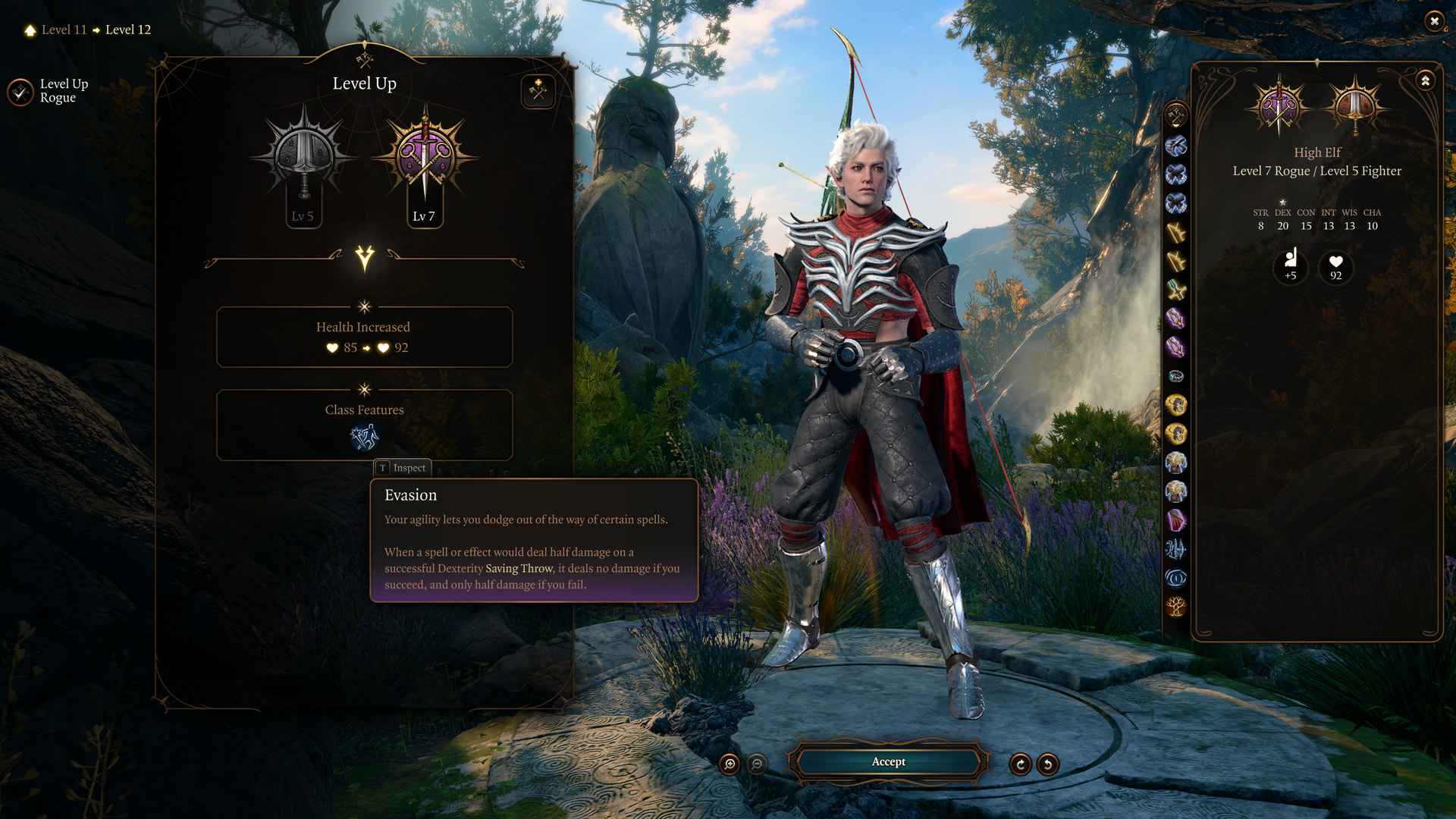Rotate character counter-clockwise
Image resolution: width=1456 pixels, height=819 pixels.
click(x=1048, y=764)
